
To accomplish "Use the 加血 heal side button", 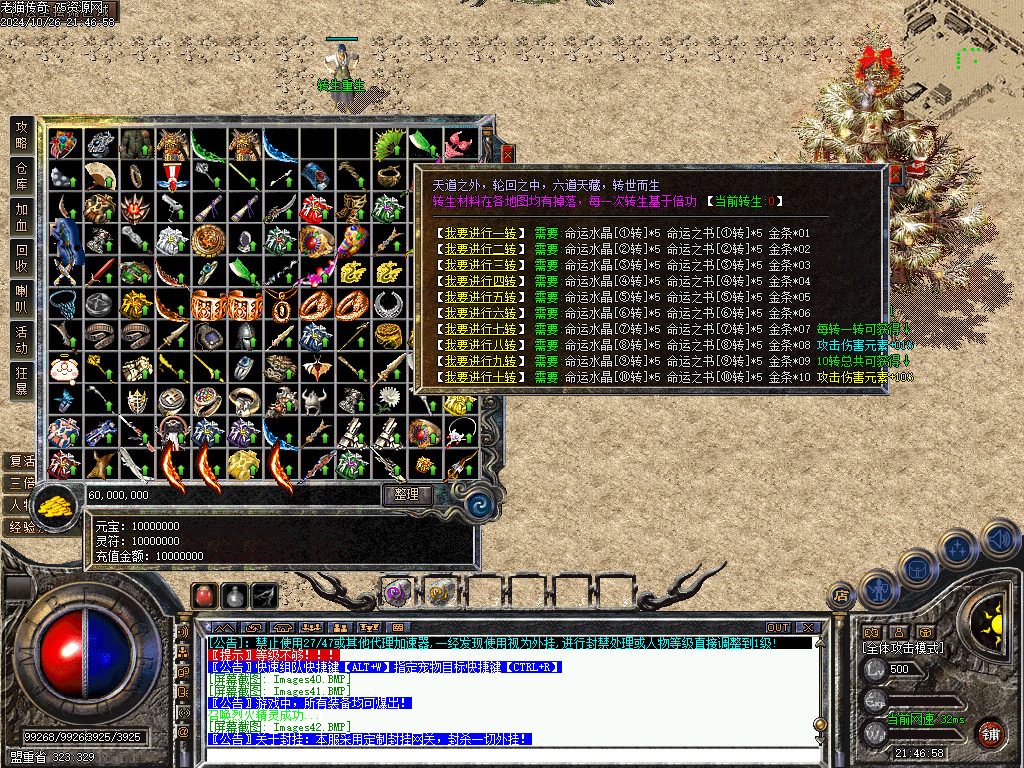I will click(x=22, y=218).
